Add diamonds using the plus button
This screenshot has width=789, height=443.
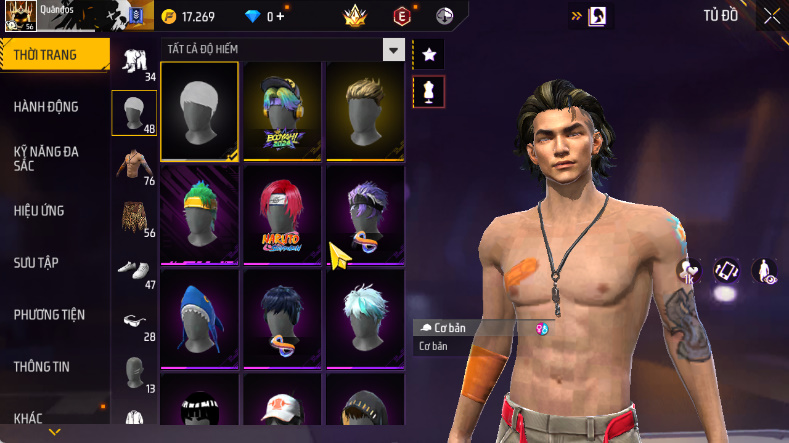[x=280, y=17]
